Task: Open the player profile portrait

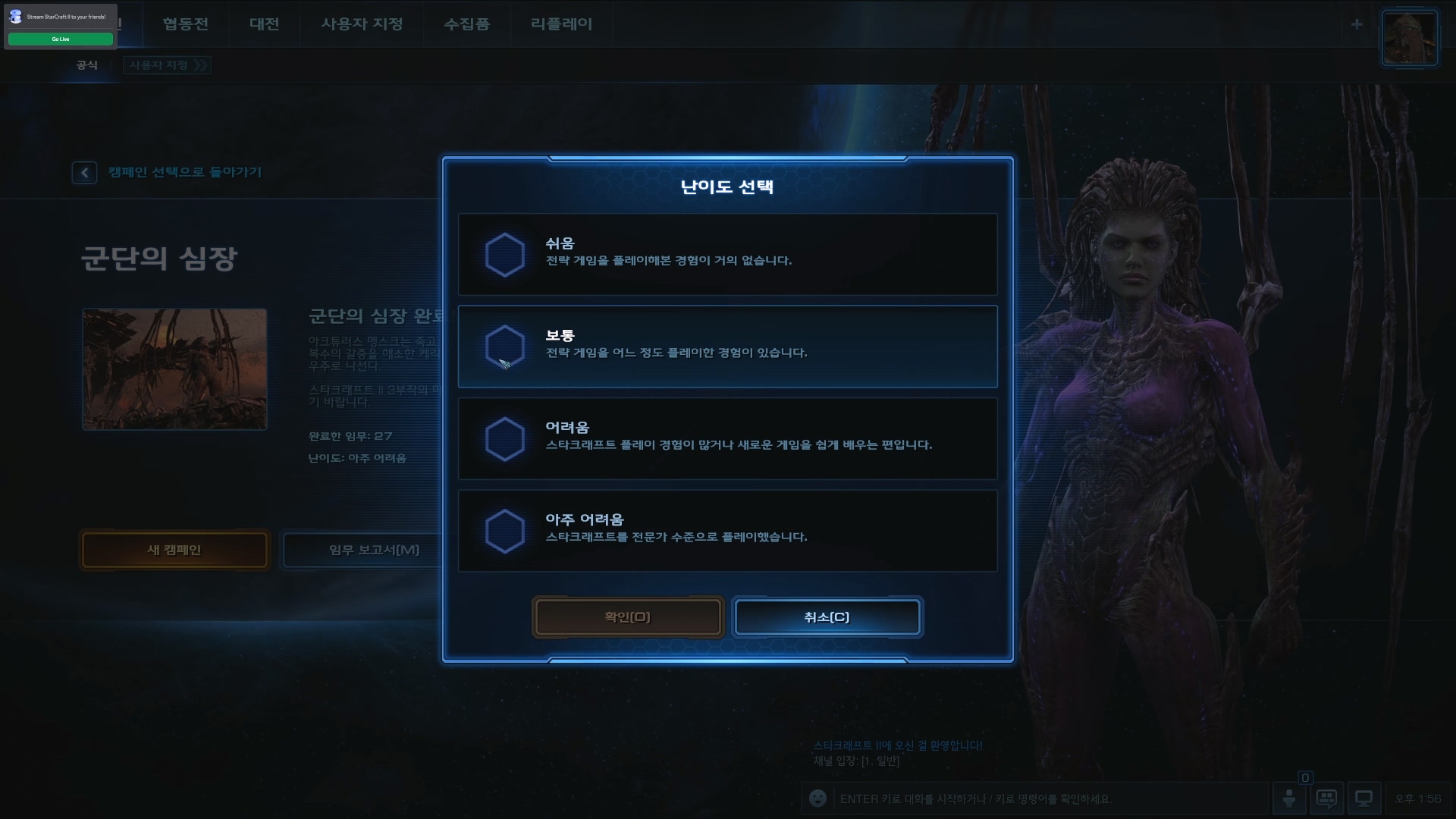Action: click(x=1409, y=38)
